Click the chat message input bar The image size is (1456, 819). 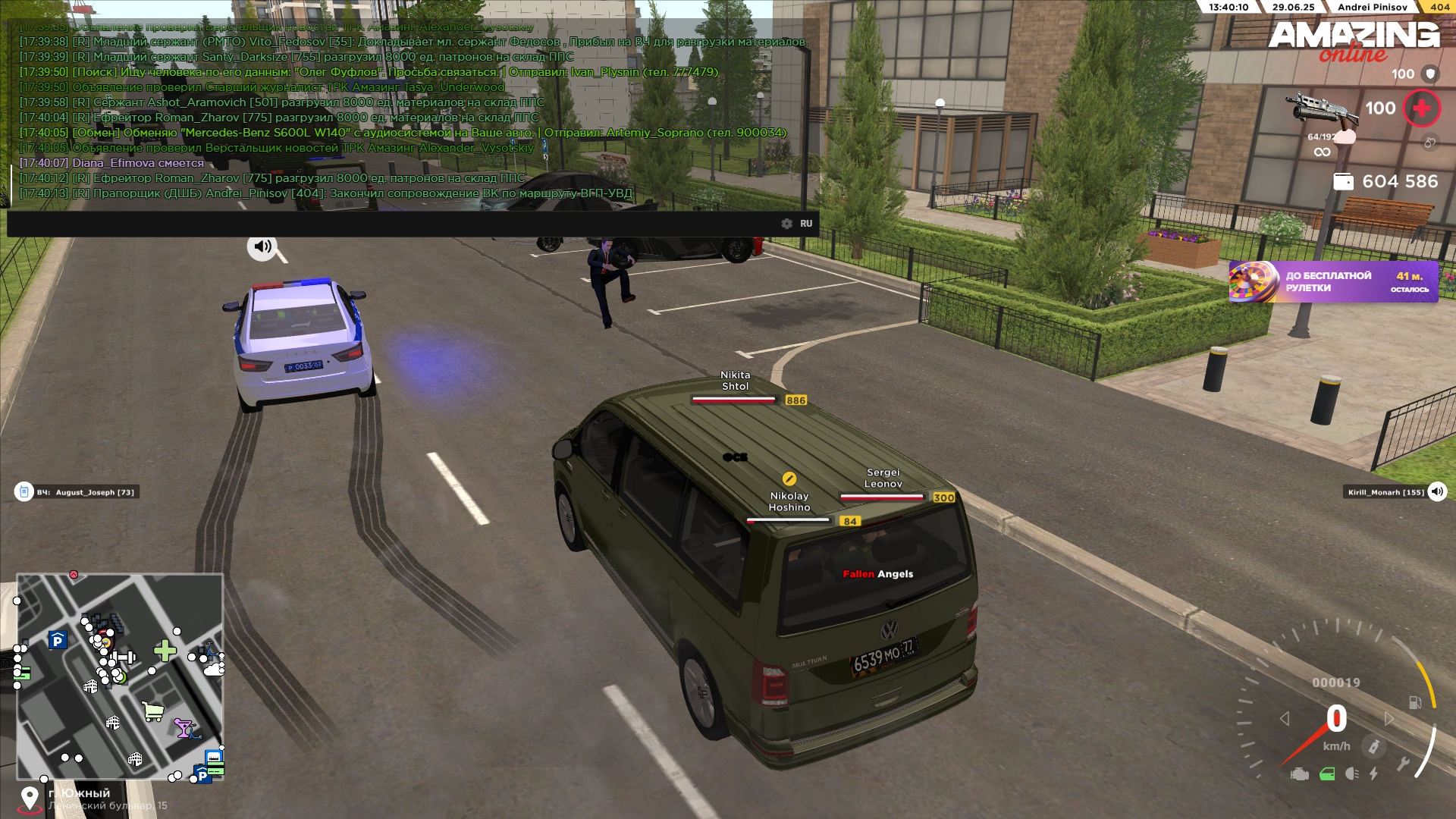(x=394, y=224)
